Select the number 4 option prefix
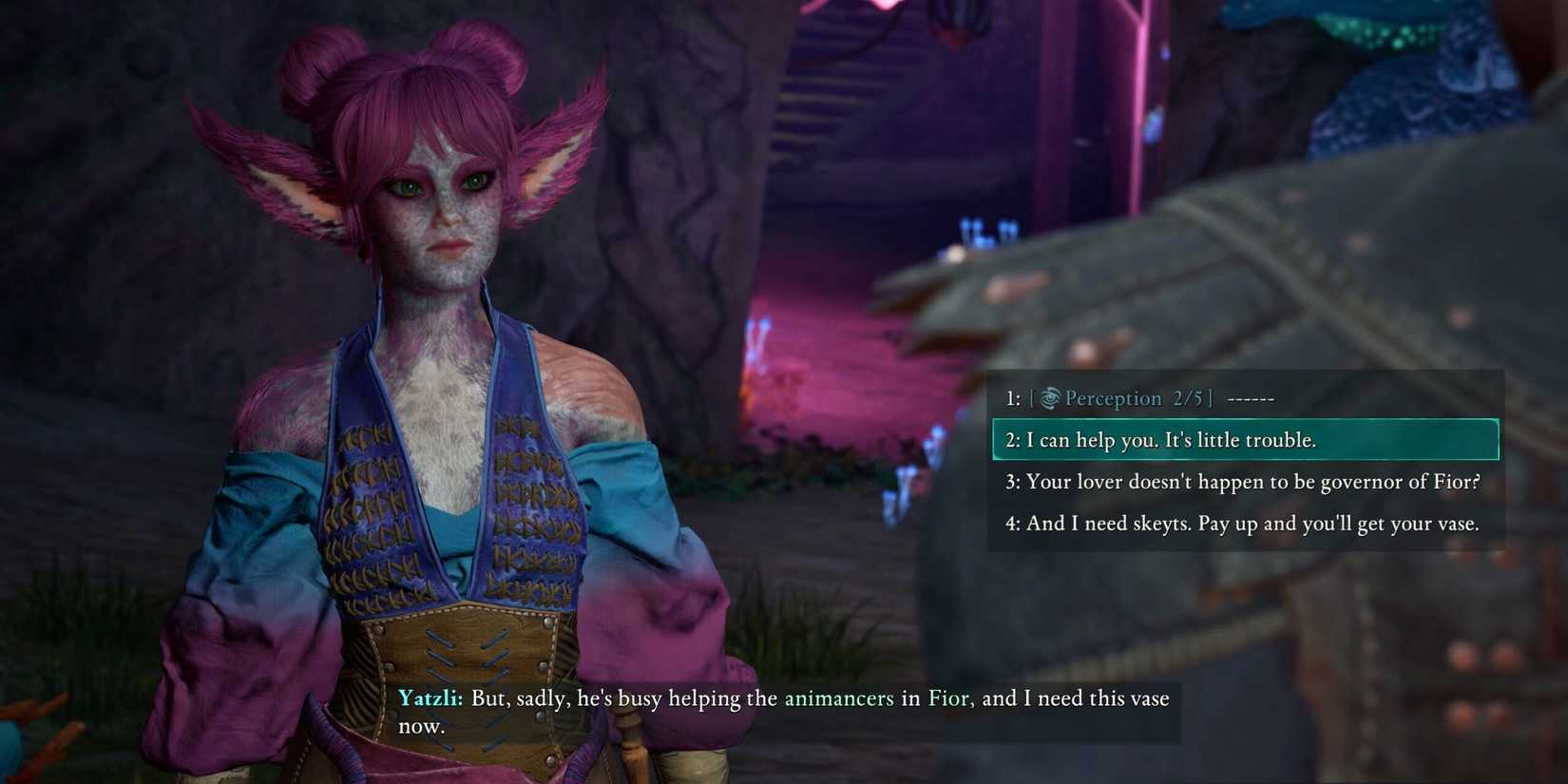1568x784 pixels. 1013,523
